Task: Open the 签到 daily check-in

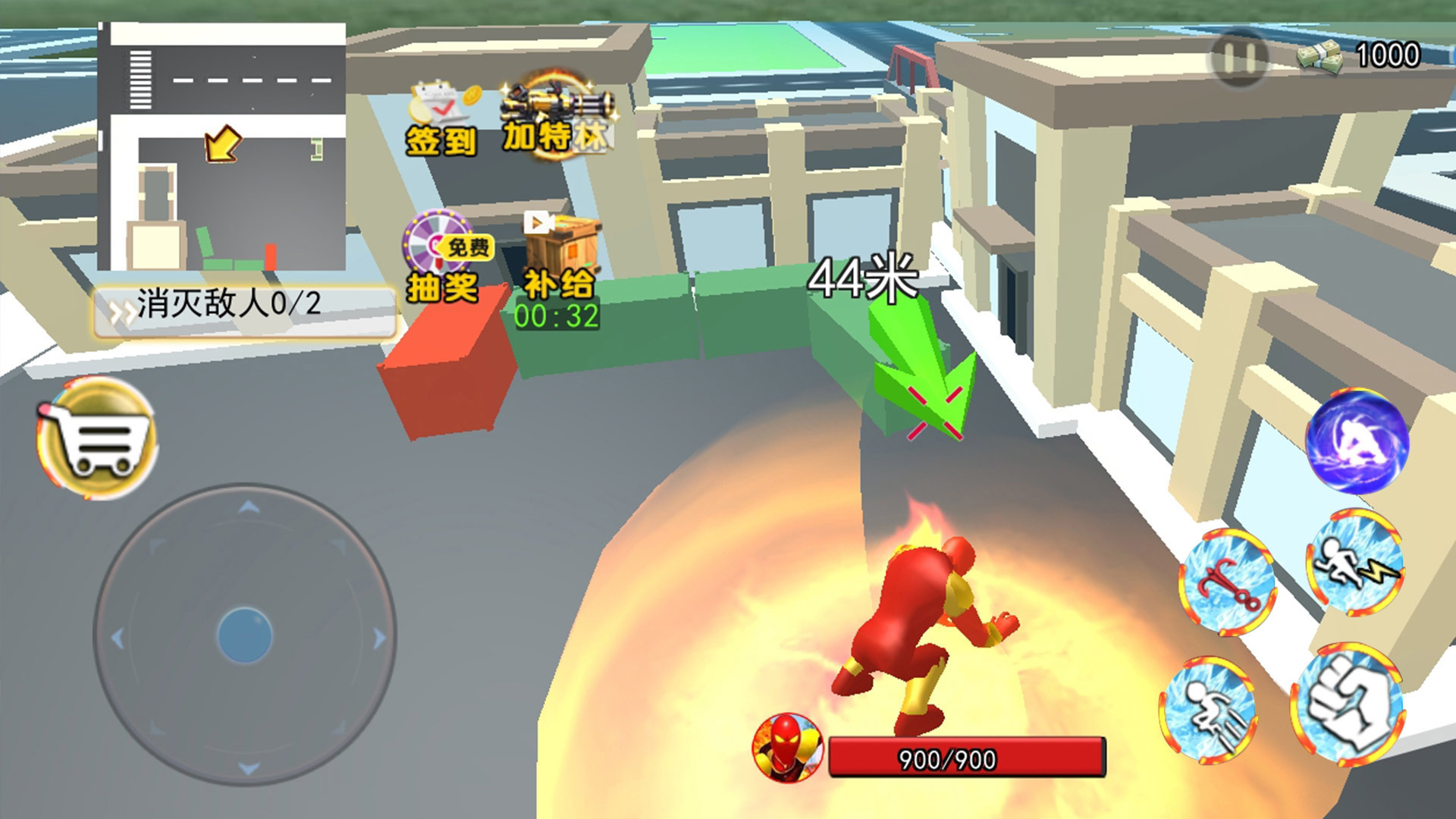Action: pos(442,120)
